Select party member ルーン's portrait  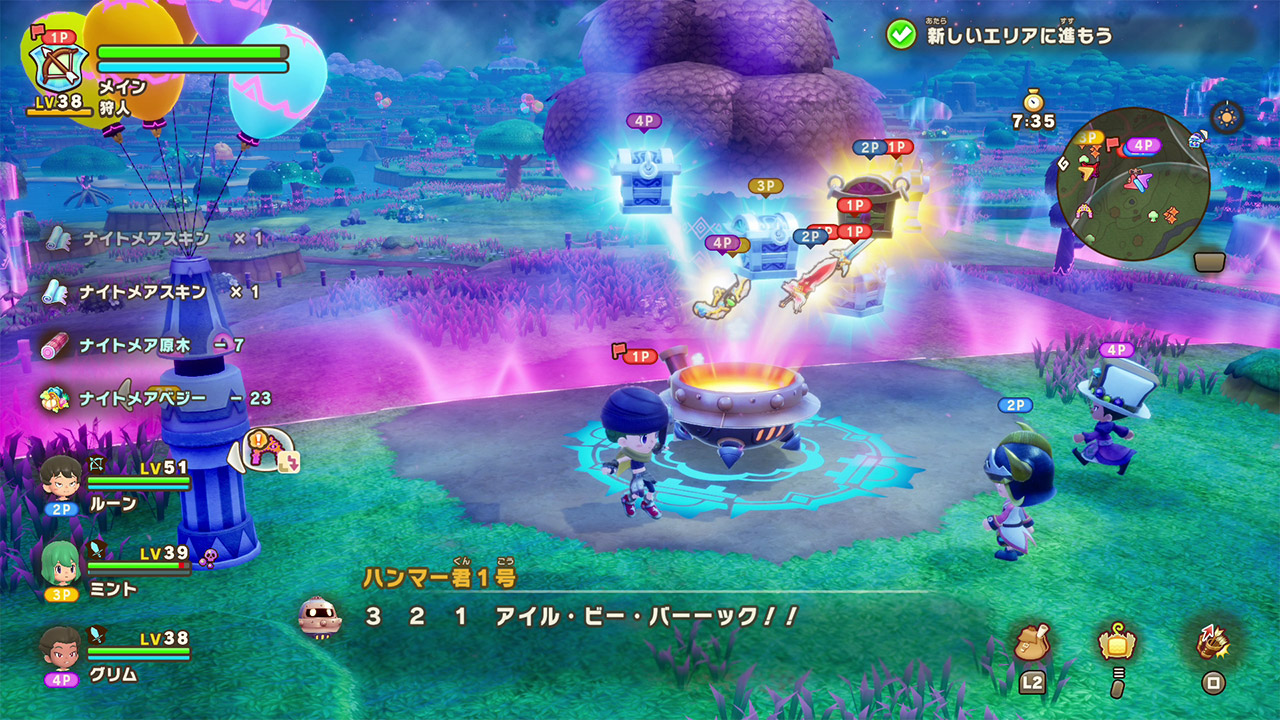click(x=61, y=478)
